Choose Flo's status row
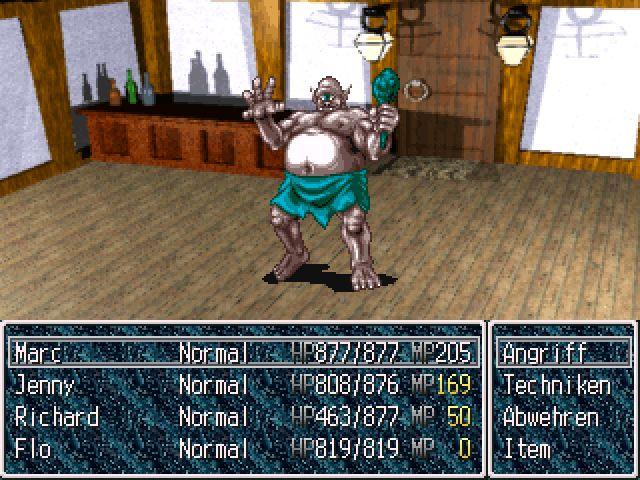 [x=240, y=448]
